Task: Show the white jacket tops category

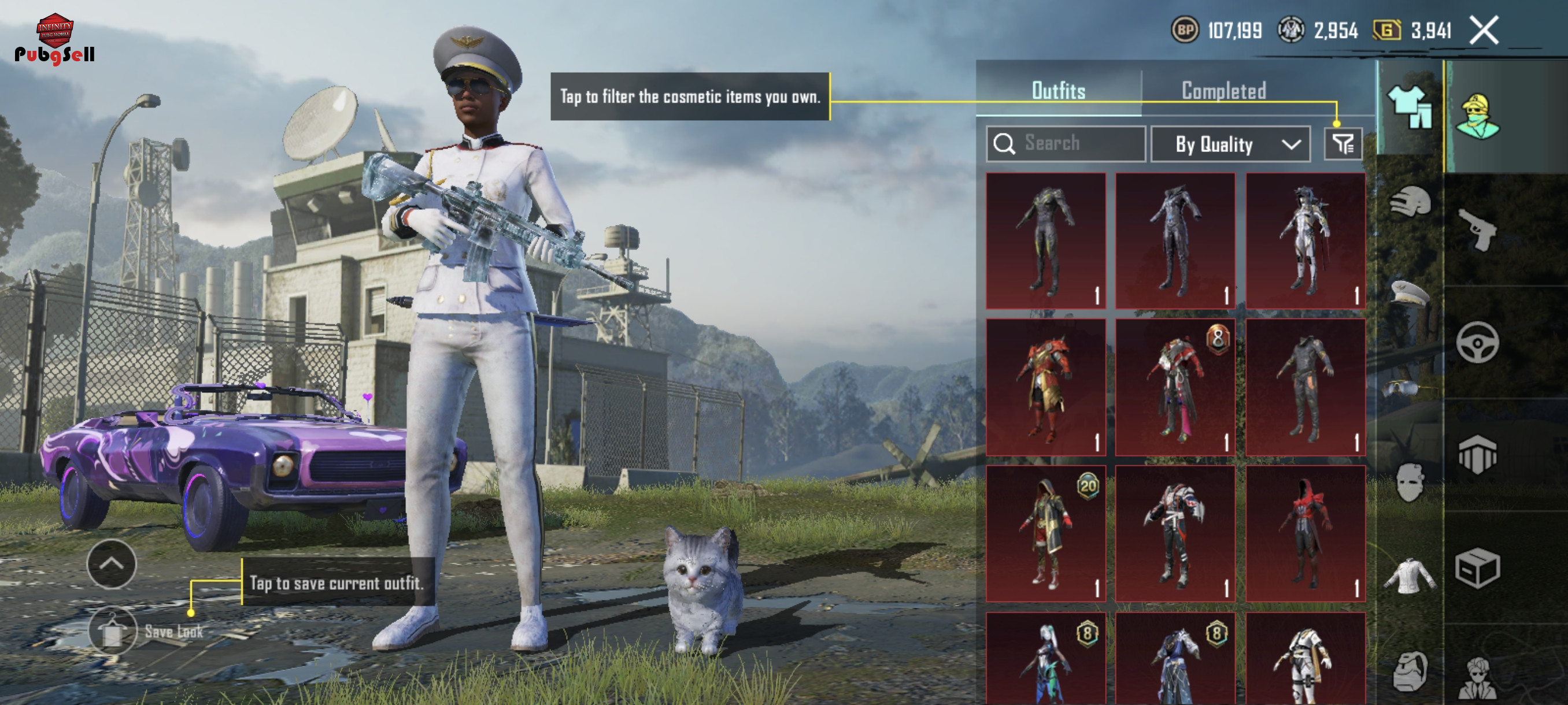Action: 1409,576
